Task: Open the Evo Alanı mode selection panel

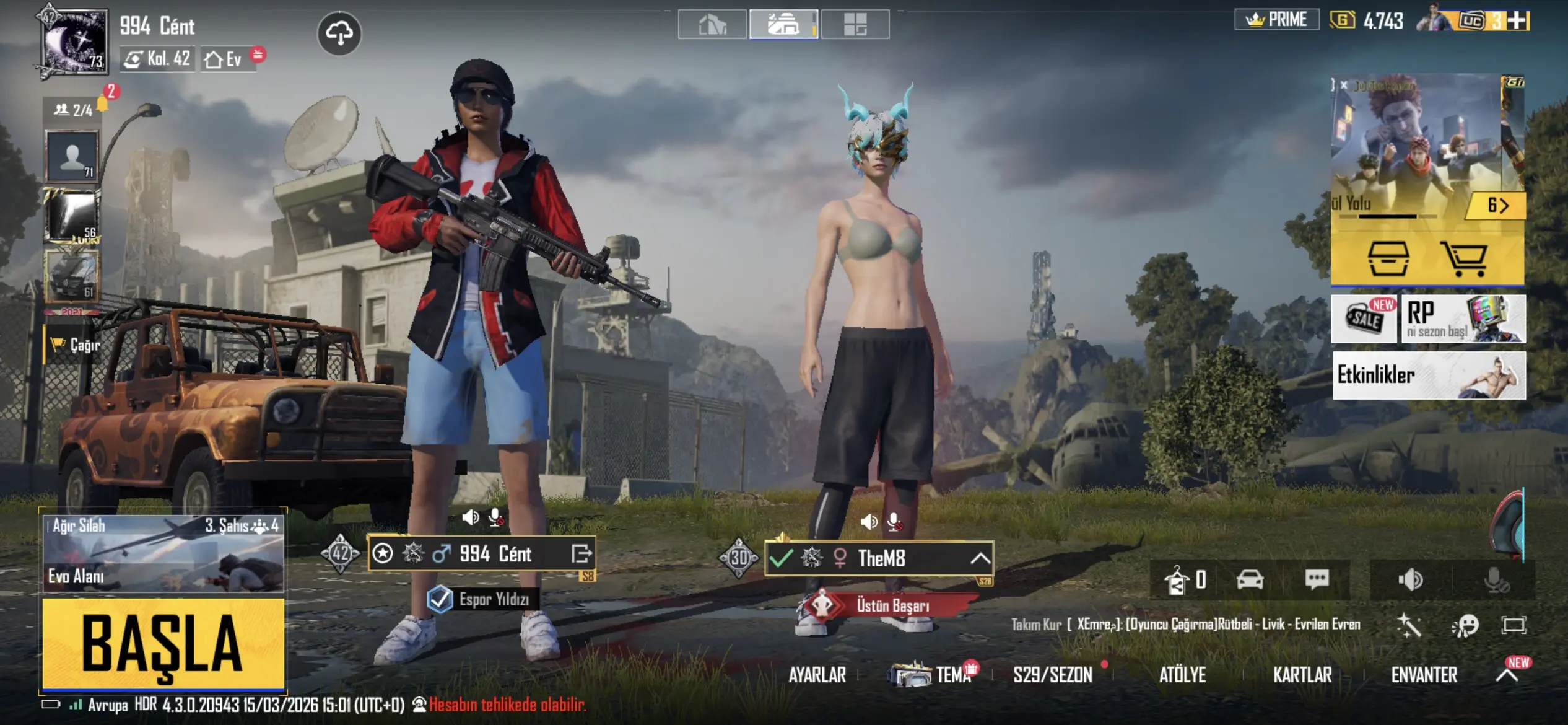Action: [163, 553]
